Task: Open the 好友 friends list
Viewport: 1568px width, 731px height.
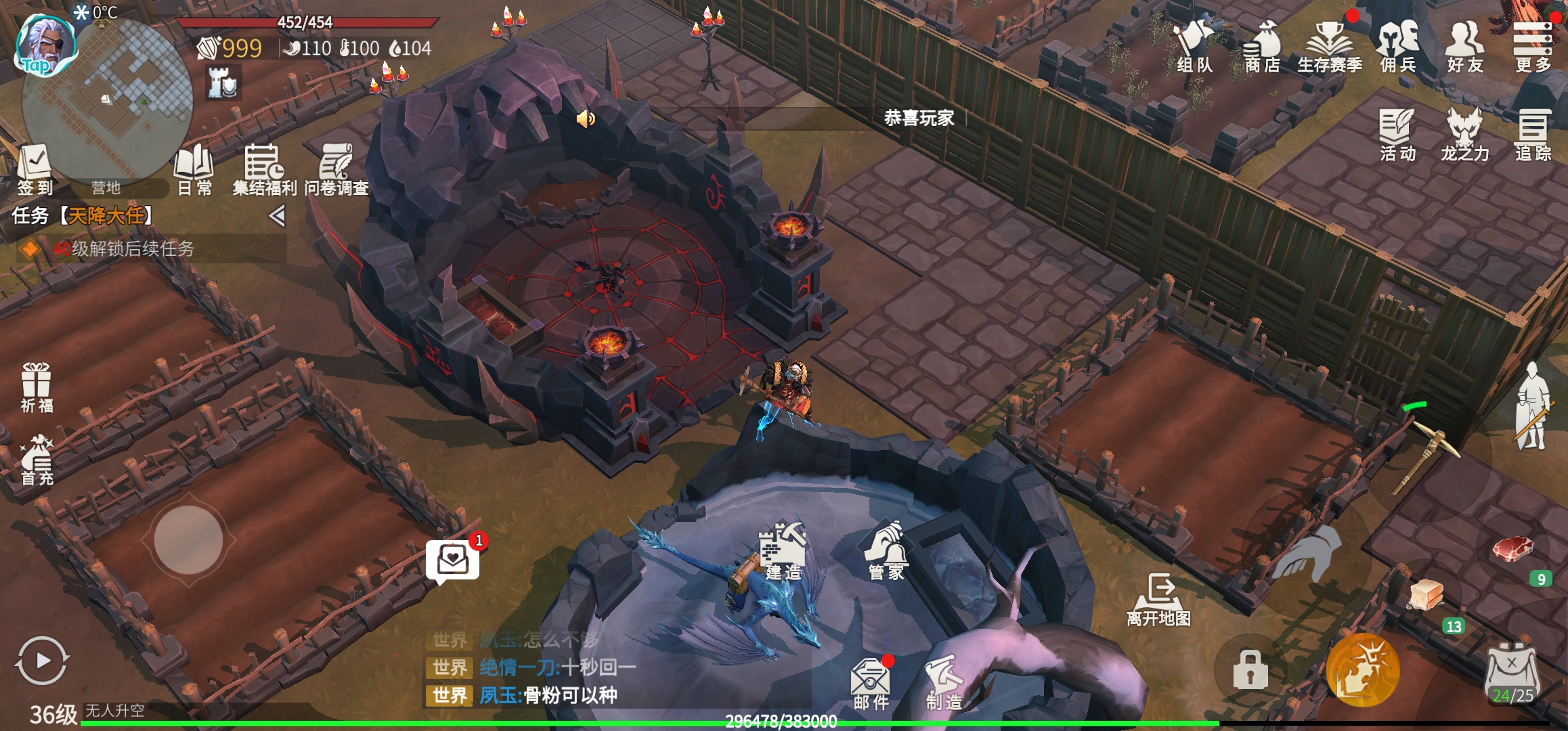Action: [x=1465, y=46]
